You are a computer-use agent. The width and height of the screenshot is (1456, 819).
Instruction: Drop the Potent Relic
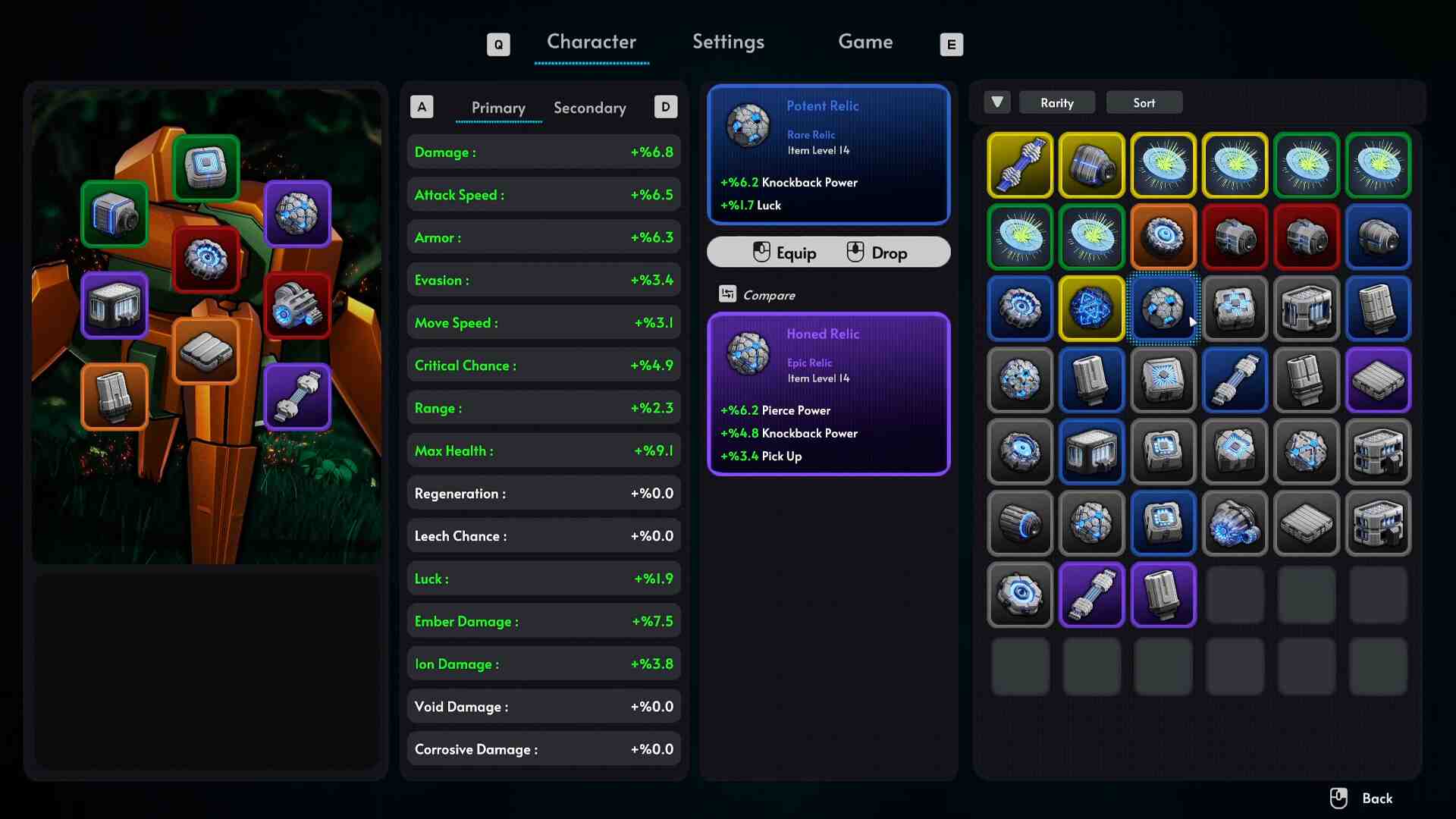point(877,253)
